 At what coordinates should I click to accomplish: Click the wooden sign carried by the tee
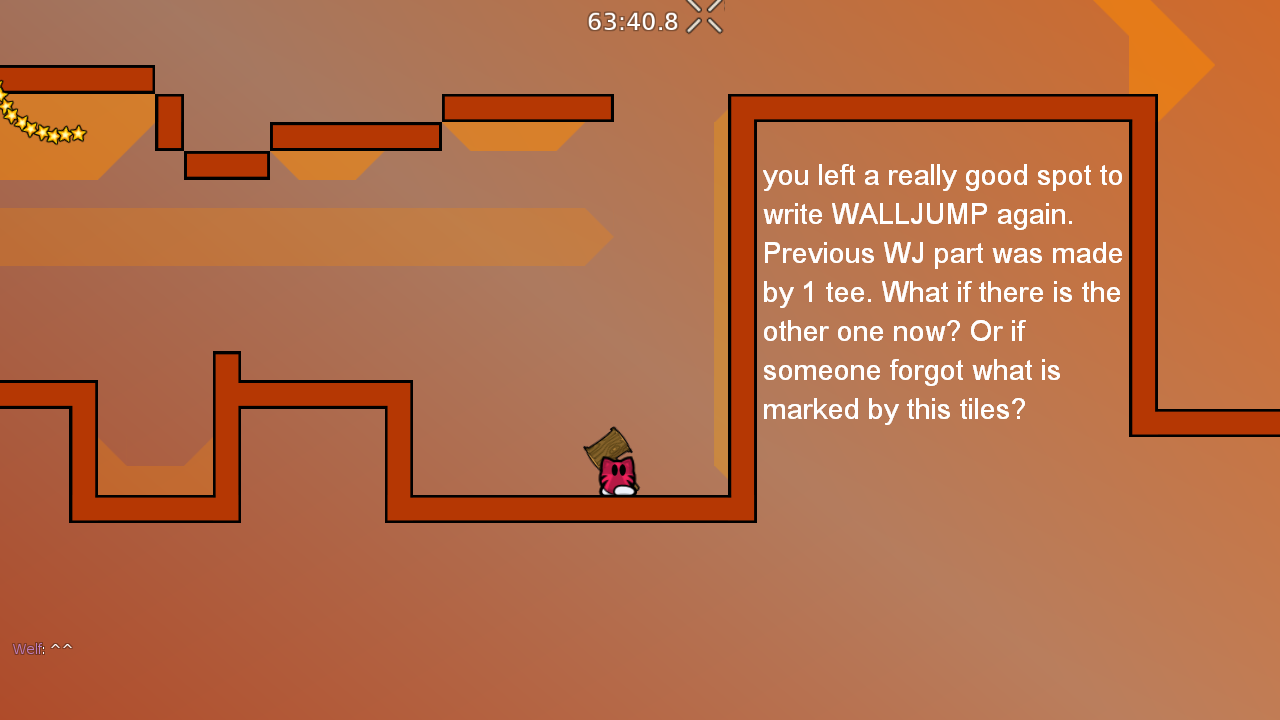point(609,447)
